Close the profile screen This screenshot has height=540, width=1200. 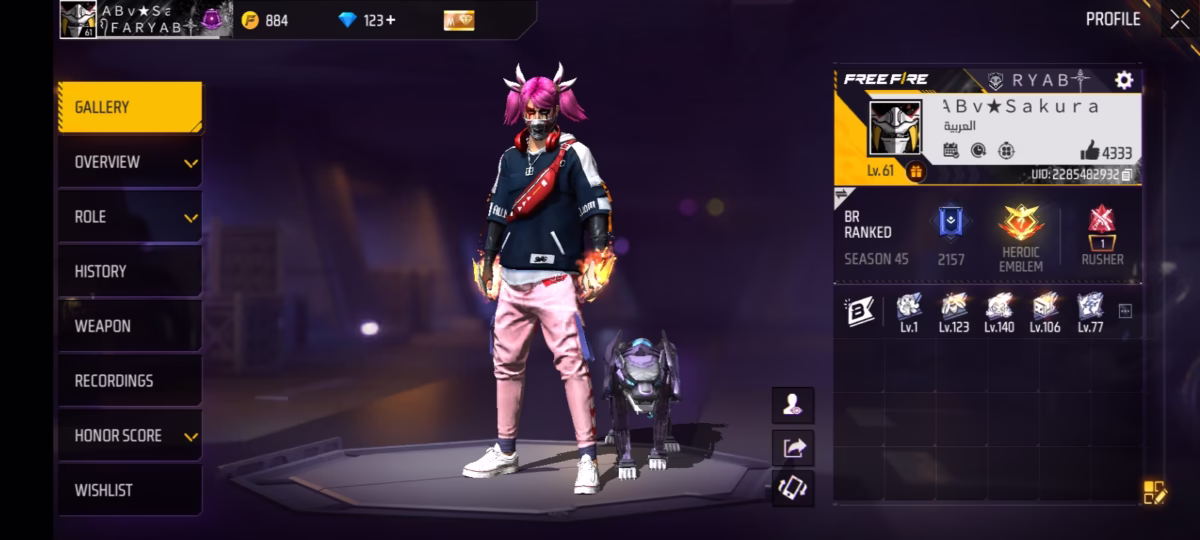coord(1179,19)
